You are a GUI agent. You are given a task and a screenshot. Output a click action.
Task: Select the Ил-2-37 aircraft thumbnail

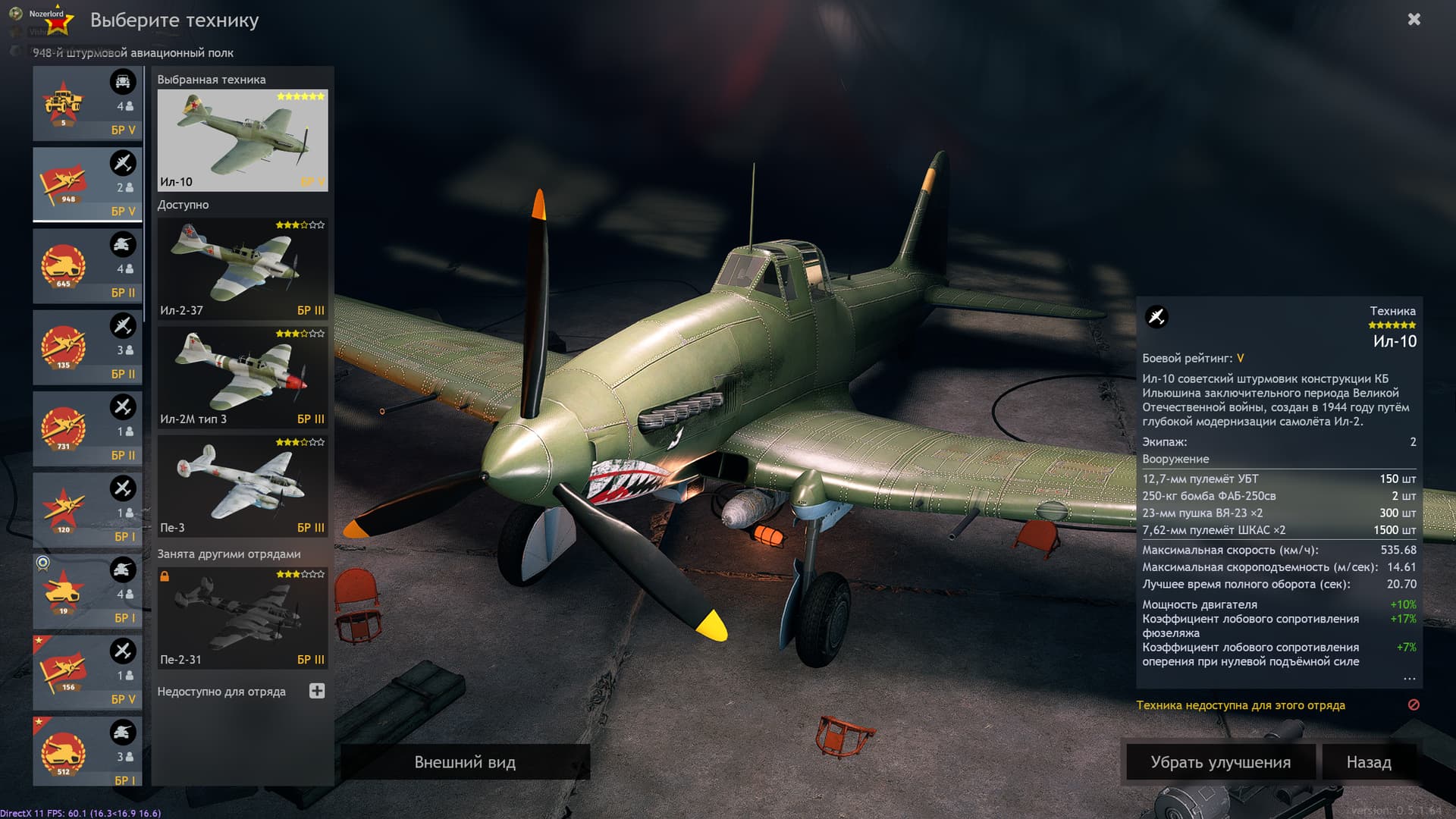[242, 268]
